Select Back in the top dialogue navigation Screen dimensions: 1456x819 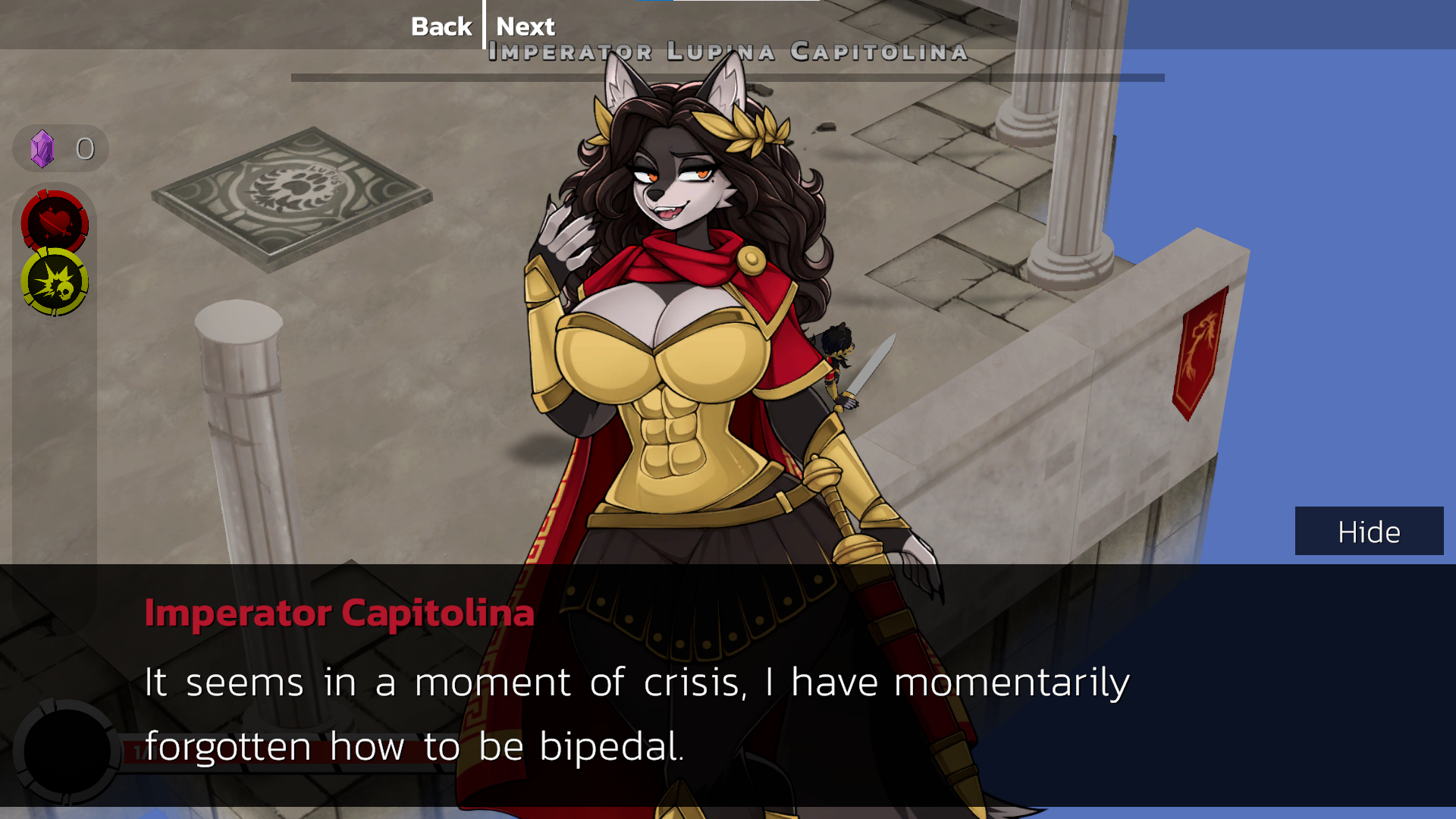(441, 26)
